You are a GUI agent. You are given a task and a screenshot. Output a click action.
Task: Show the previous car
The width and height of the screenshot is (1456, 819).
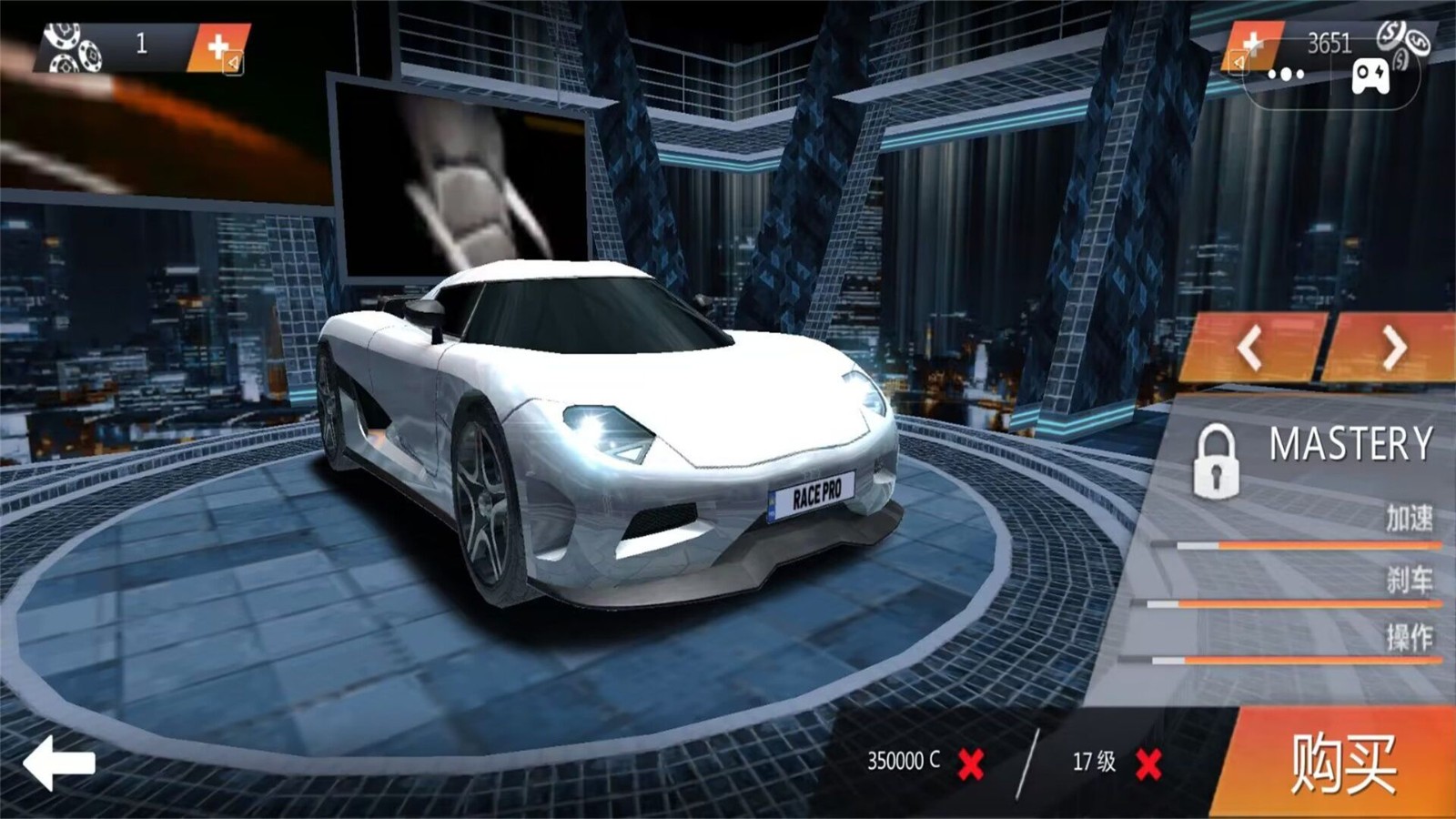coord(1250,348)
